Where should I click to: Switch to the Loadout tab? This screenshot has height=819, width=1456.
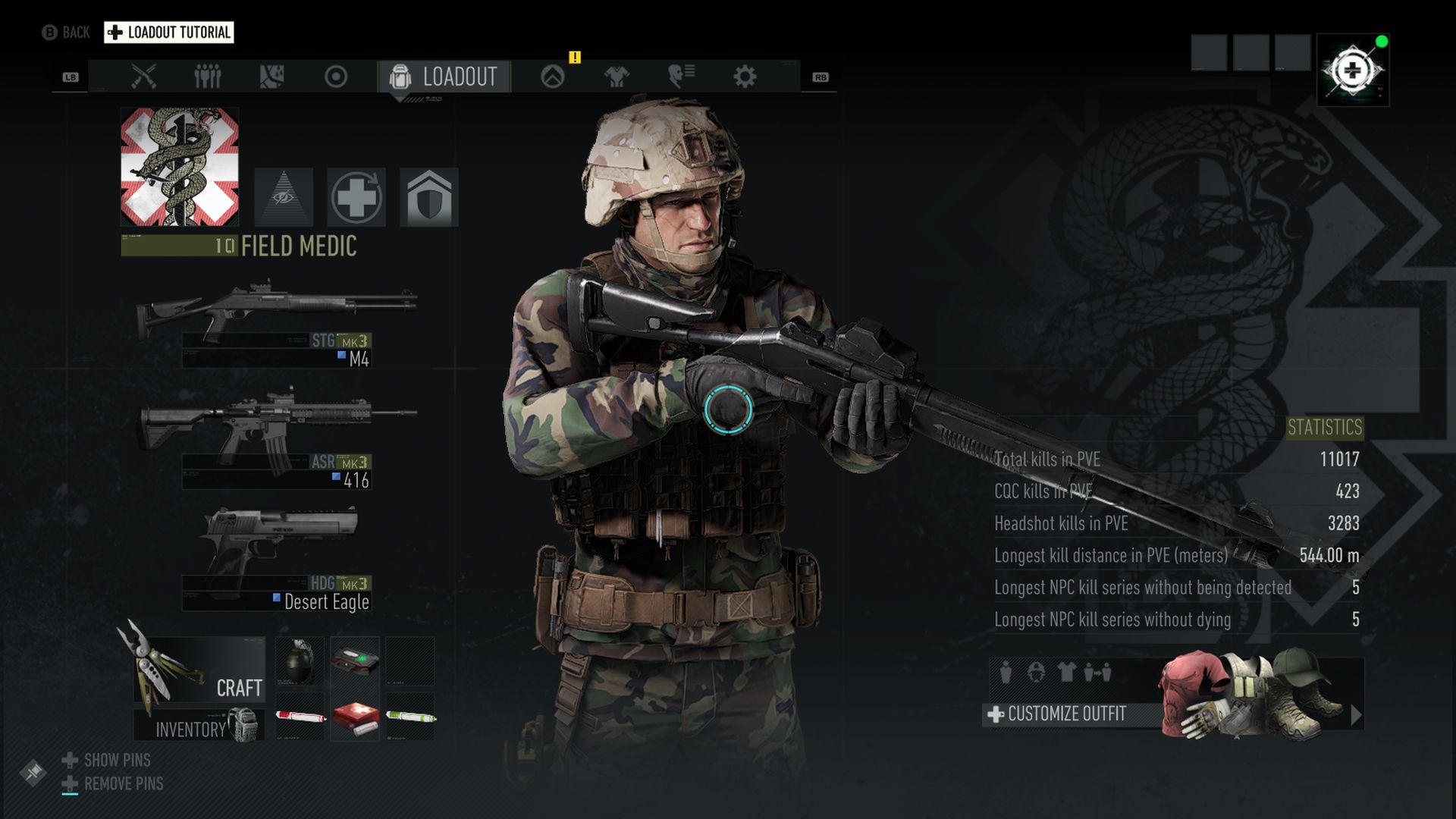pyautogui.click(x=442, y=76)
